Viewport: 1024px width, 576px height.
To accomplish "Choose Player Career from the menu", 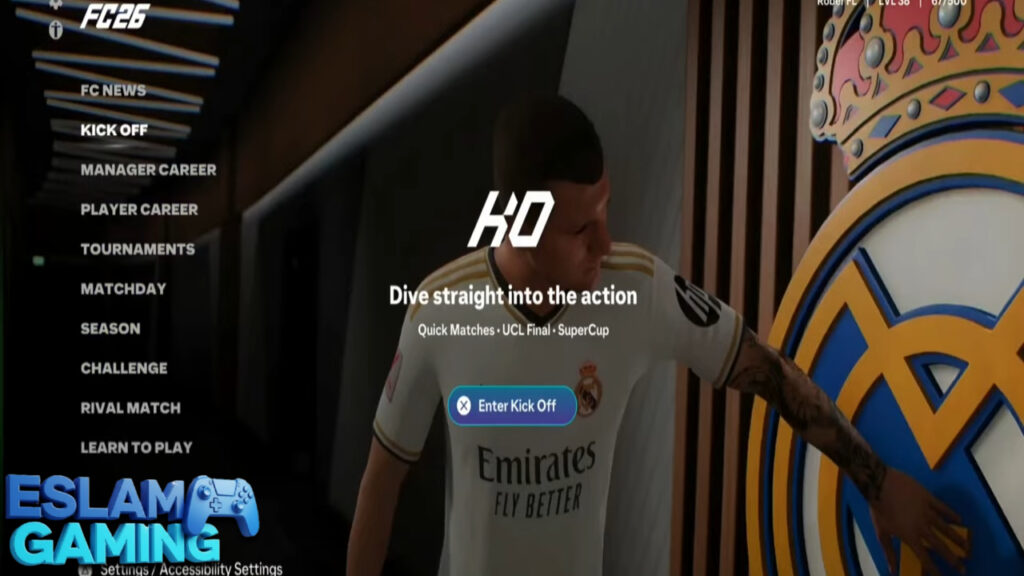I will pos(139,210).
